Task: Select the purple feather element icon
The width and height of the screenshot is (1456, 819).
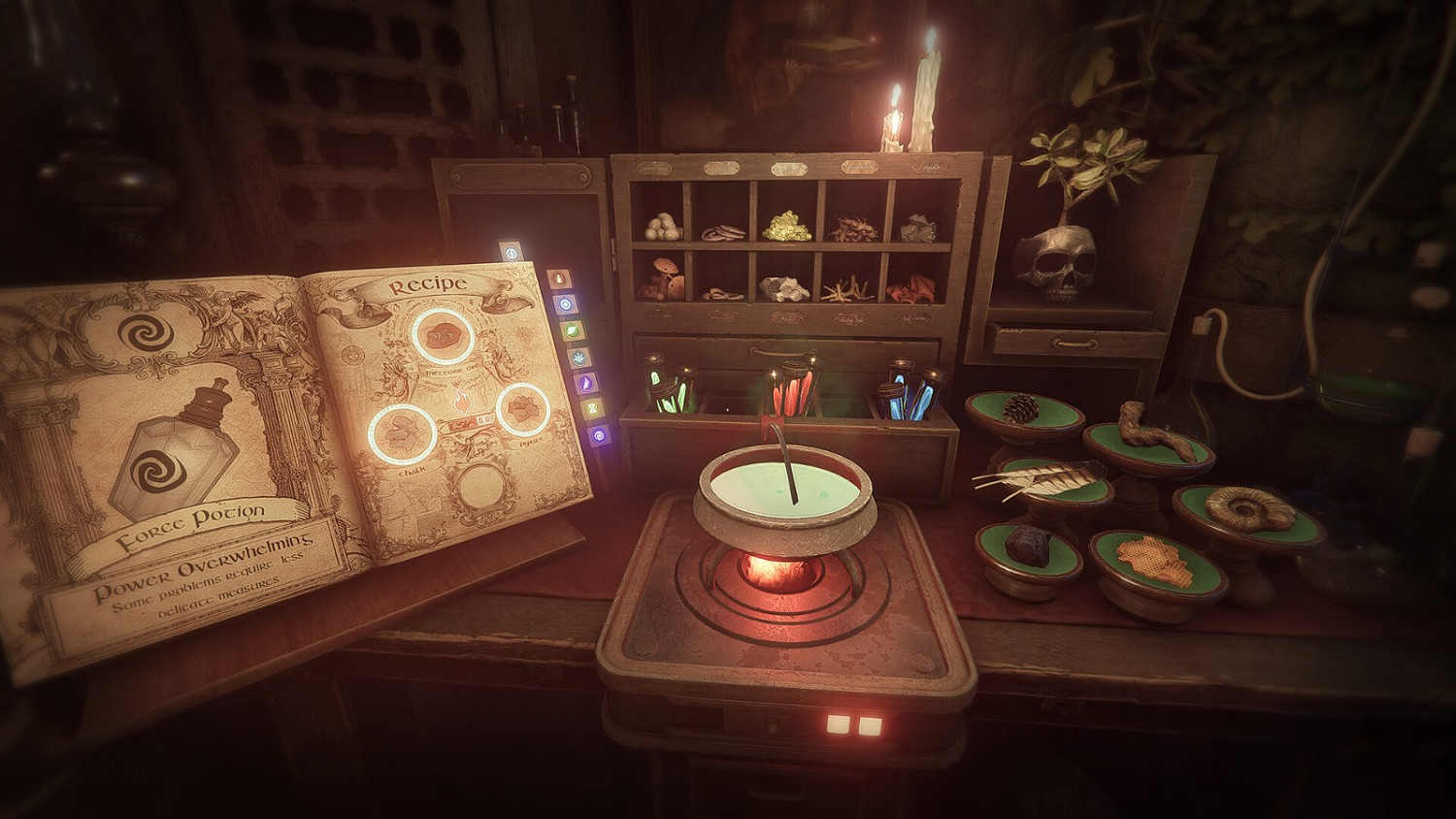Action: pos(584,384)
